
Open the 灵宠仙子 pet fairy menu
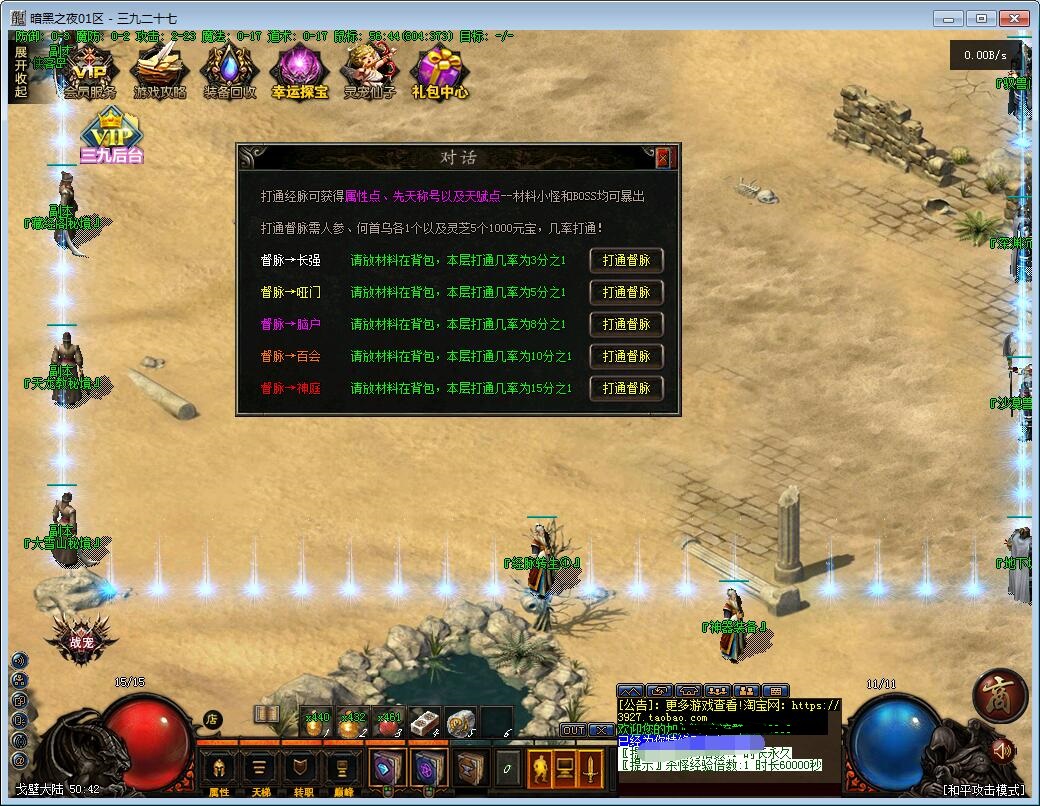coord(369,73)
